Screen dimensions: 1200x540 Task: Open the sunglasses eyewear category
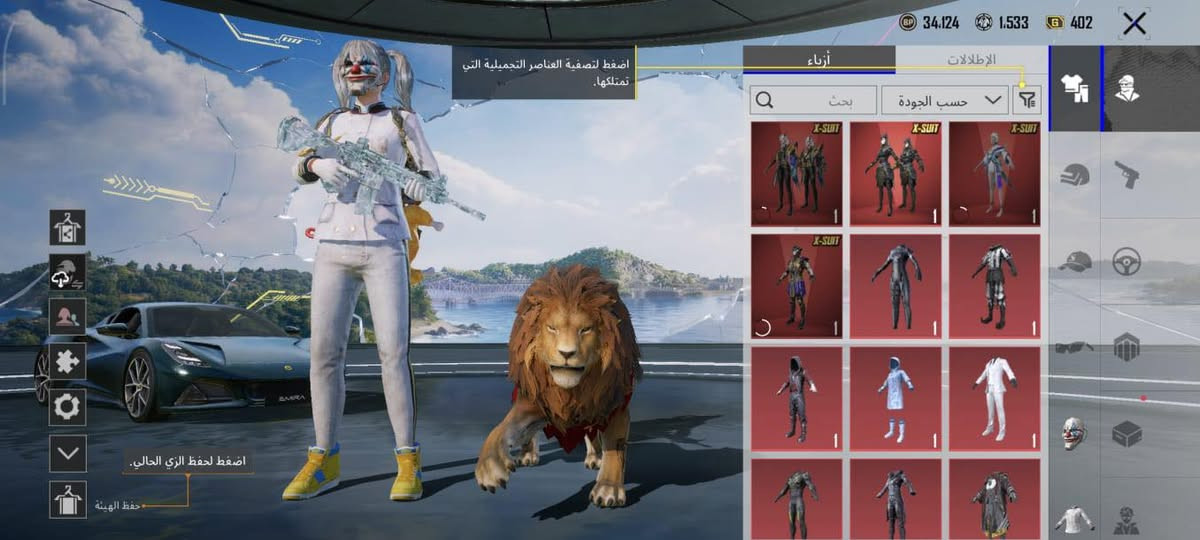coord(1075,347)
